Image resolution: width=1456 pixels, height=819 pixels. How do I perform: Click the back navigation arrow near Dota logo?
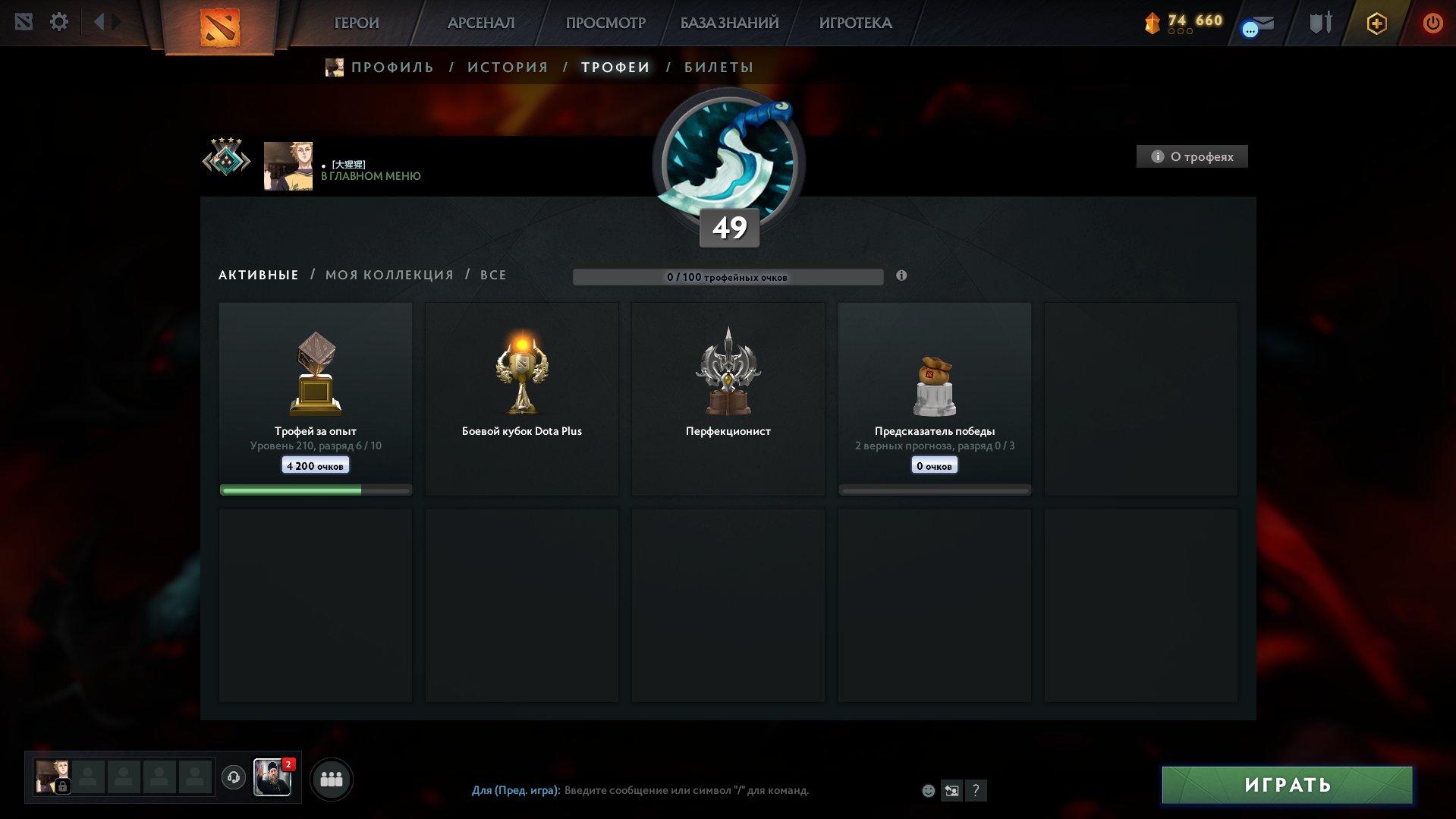point(99,21)
